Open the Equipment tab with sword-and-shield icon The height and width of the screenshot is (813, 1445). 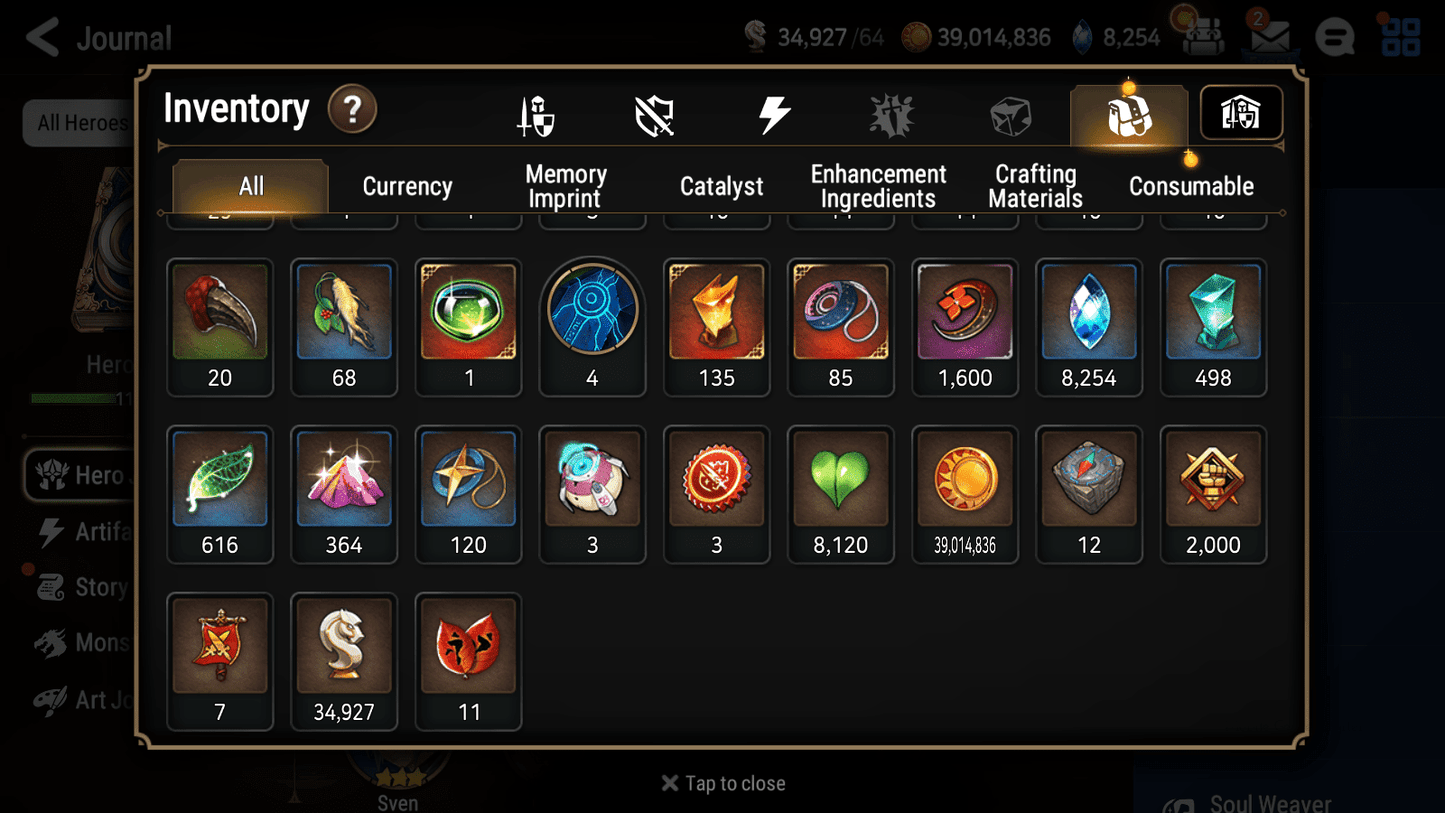click(537, 114)
